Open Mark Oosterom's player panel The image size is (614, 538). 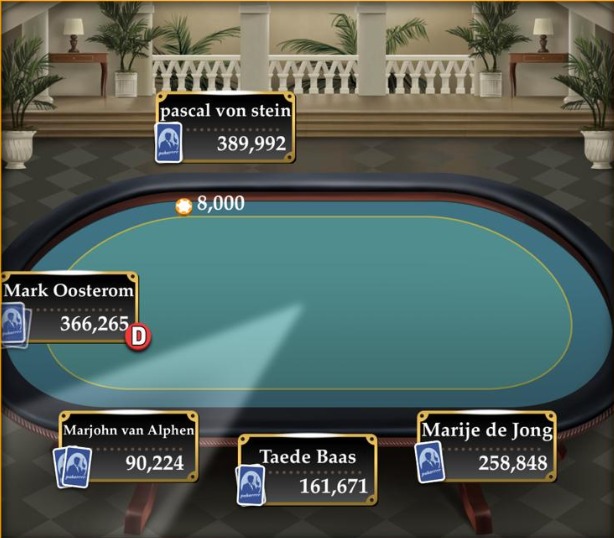[x=70, y=307]
